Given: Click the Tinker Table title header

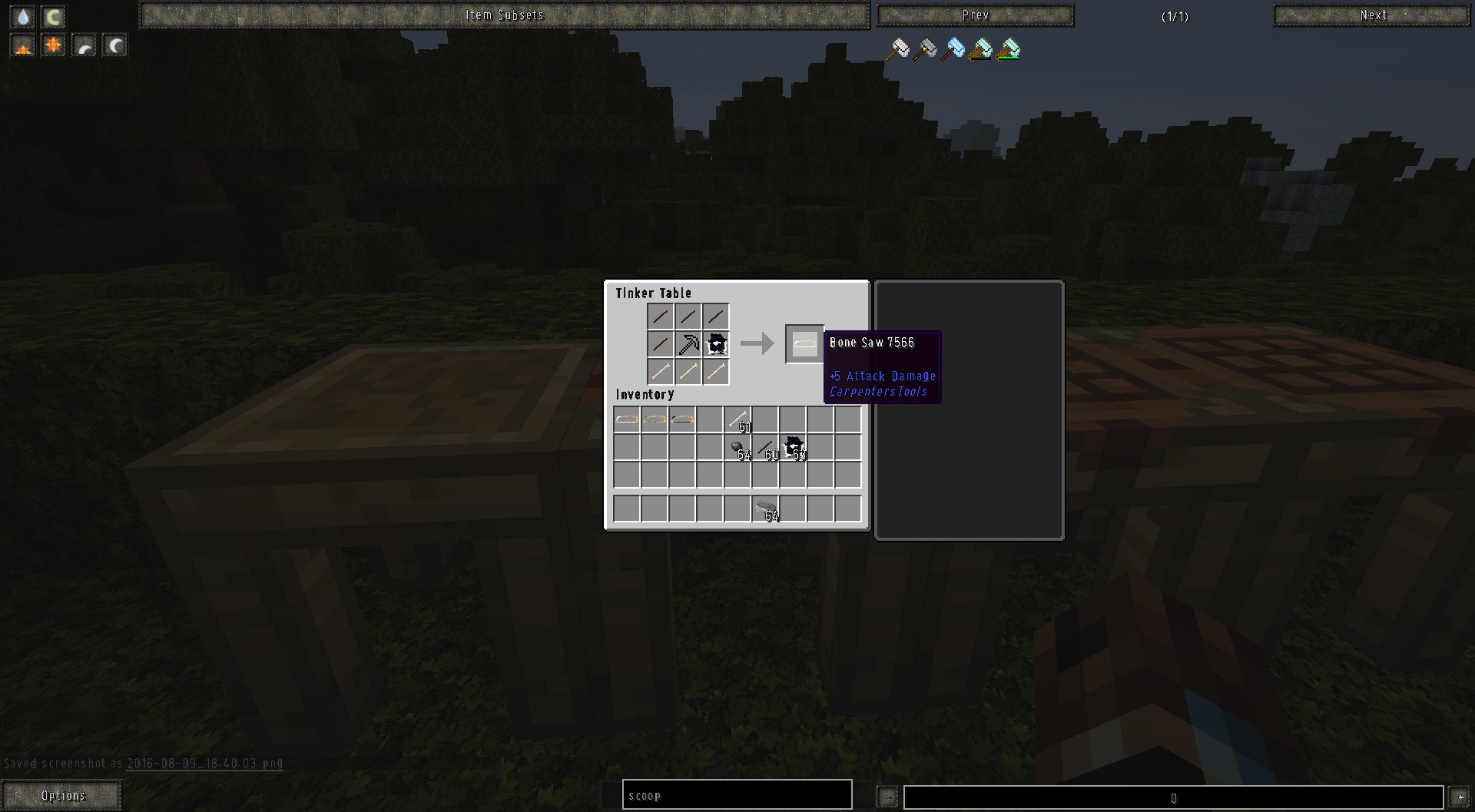Looking at the screenshot, I should [655, 293].
